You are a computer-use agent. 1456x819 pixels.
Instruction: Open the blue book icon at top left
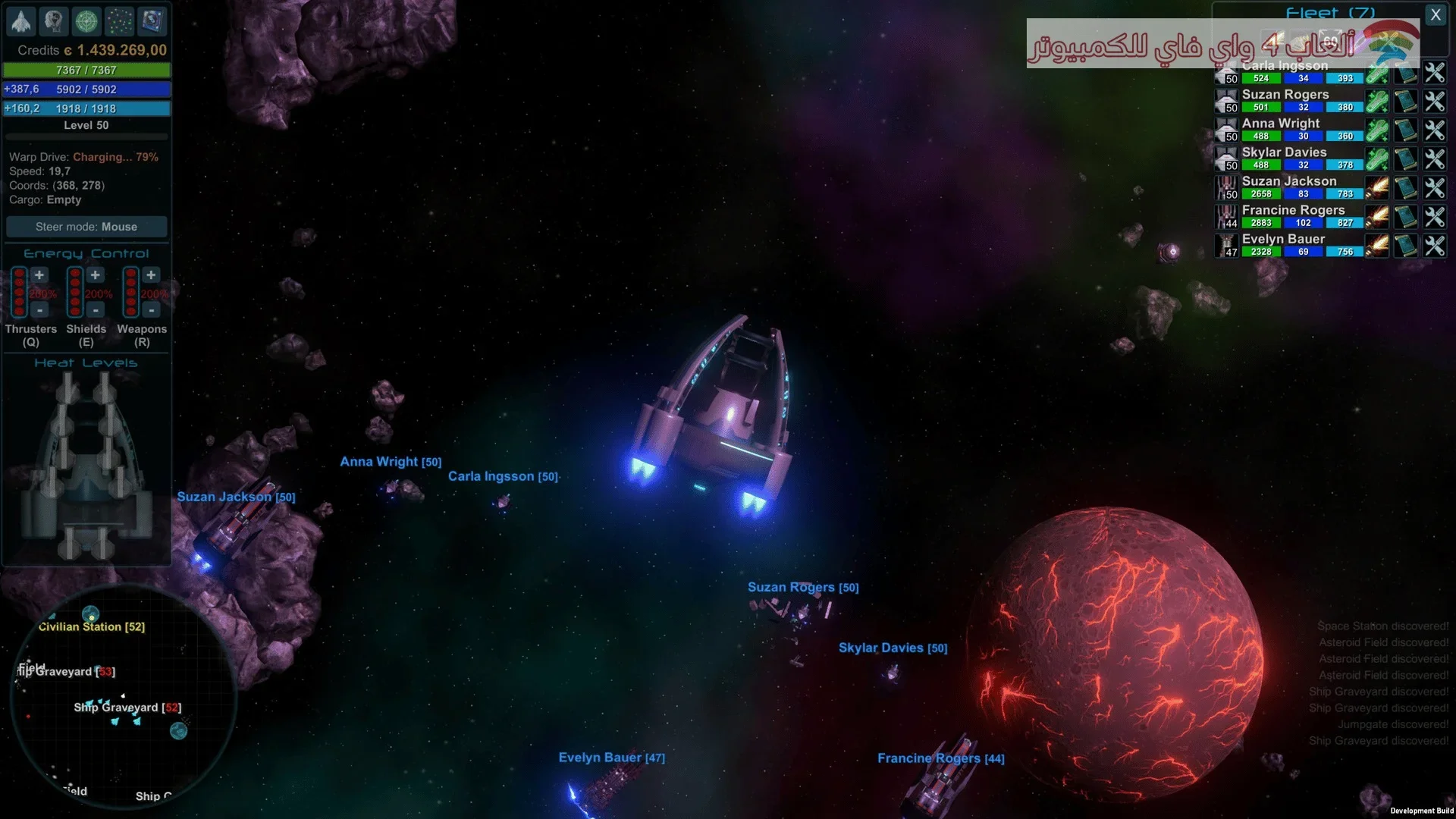tap(152, 21)
